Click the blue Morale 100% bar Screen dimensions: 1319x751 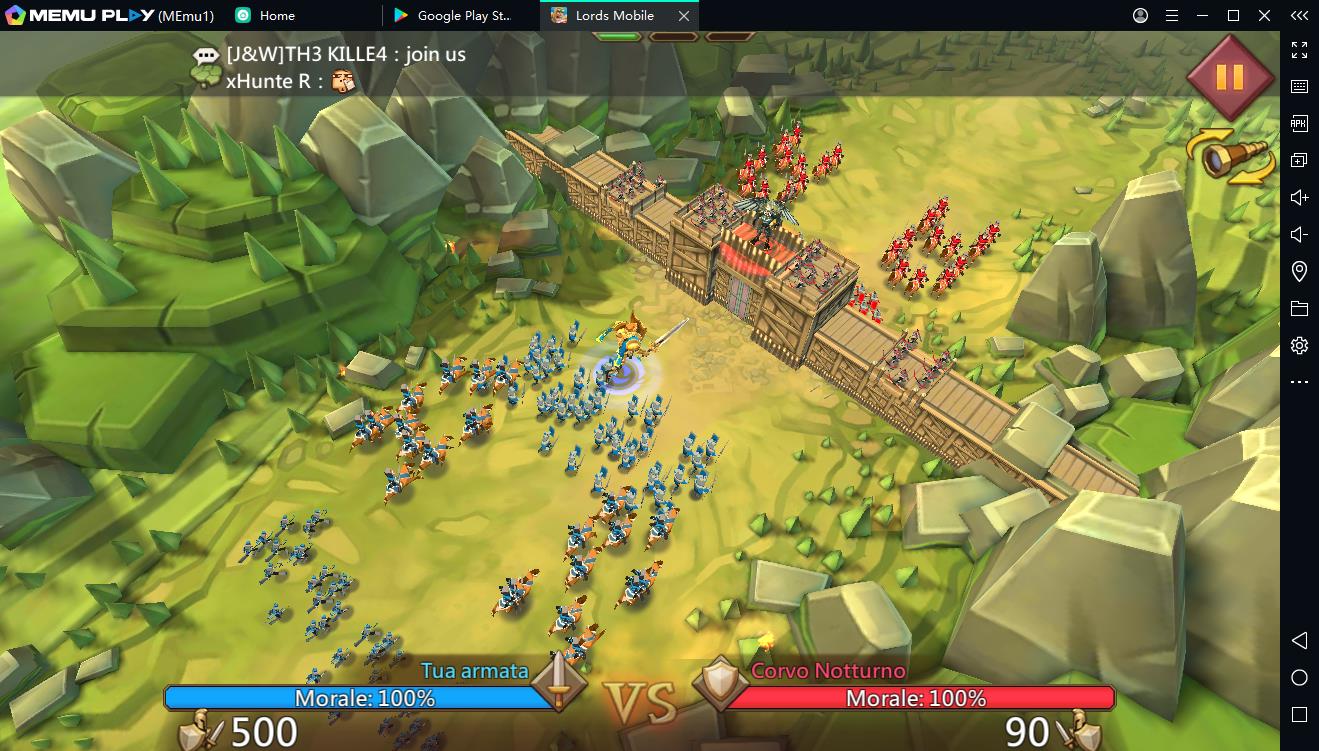point(364,700)
